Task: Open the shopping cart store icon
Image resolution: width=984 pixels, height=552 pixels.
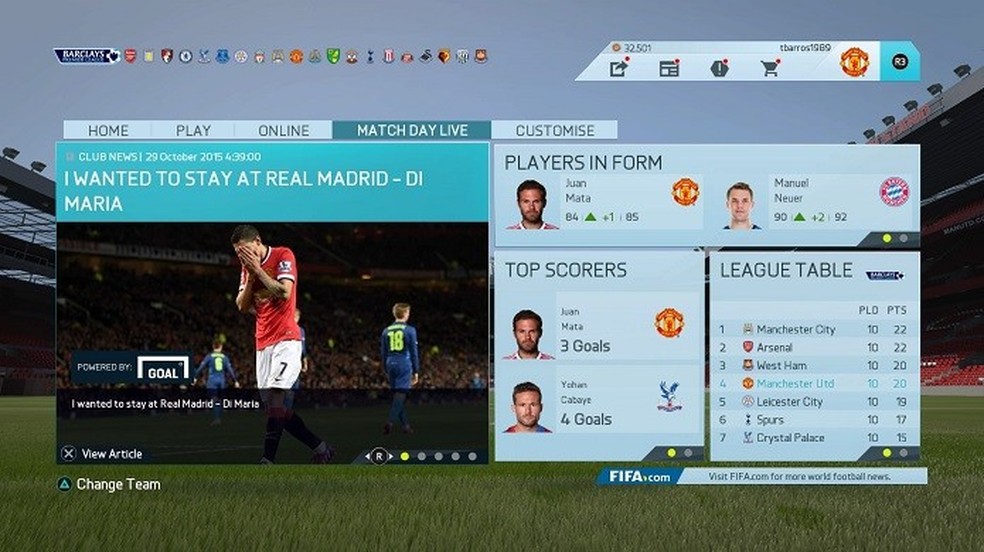Action: tap(769, 68)
